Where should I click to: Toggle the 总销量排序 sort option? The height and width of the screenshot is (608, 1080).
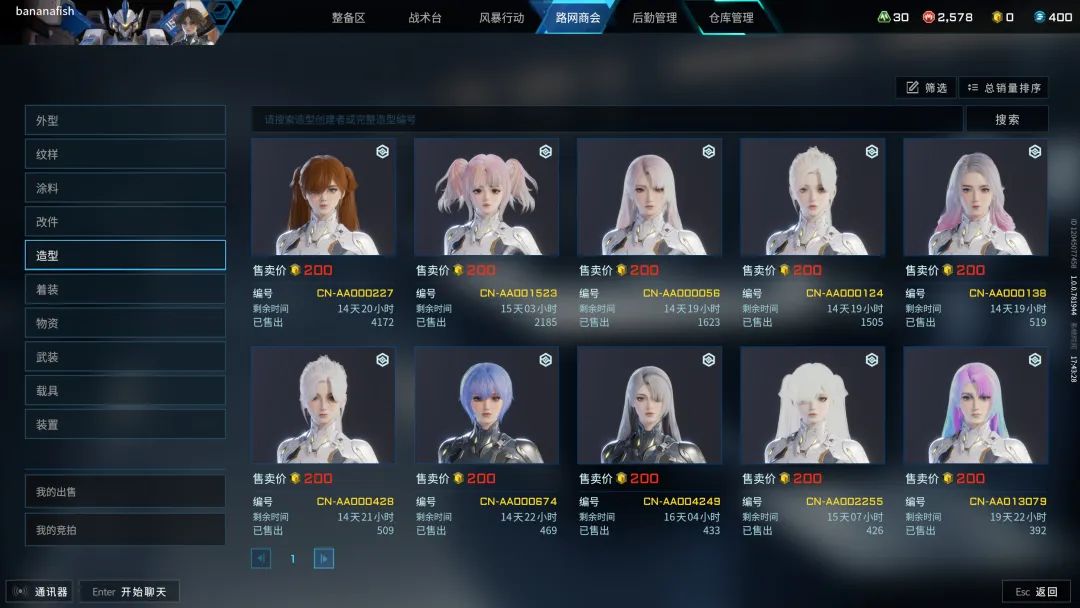pyautogui.click(x=1004, y=88)
